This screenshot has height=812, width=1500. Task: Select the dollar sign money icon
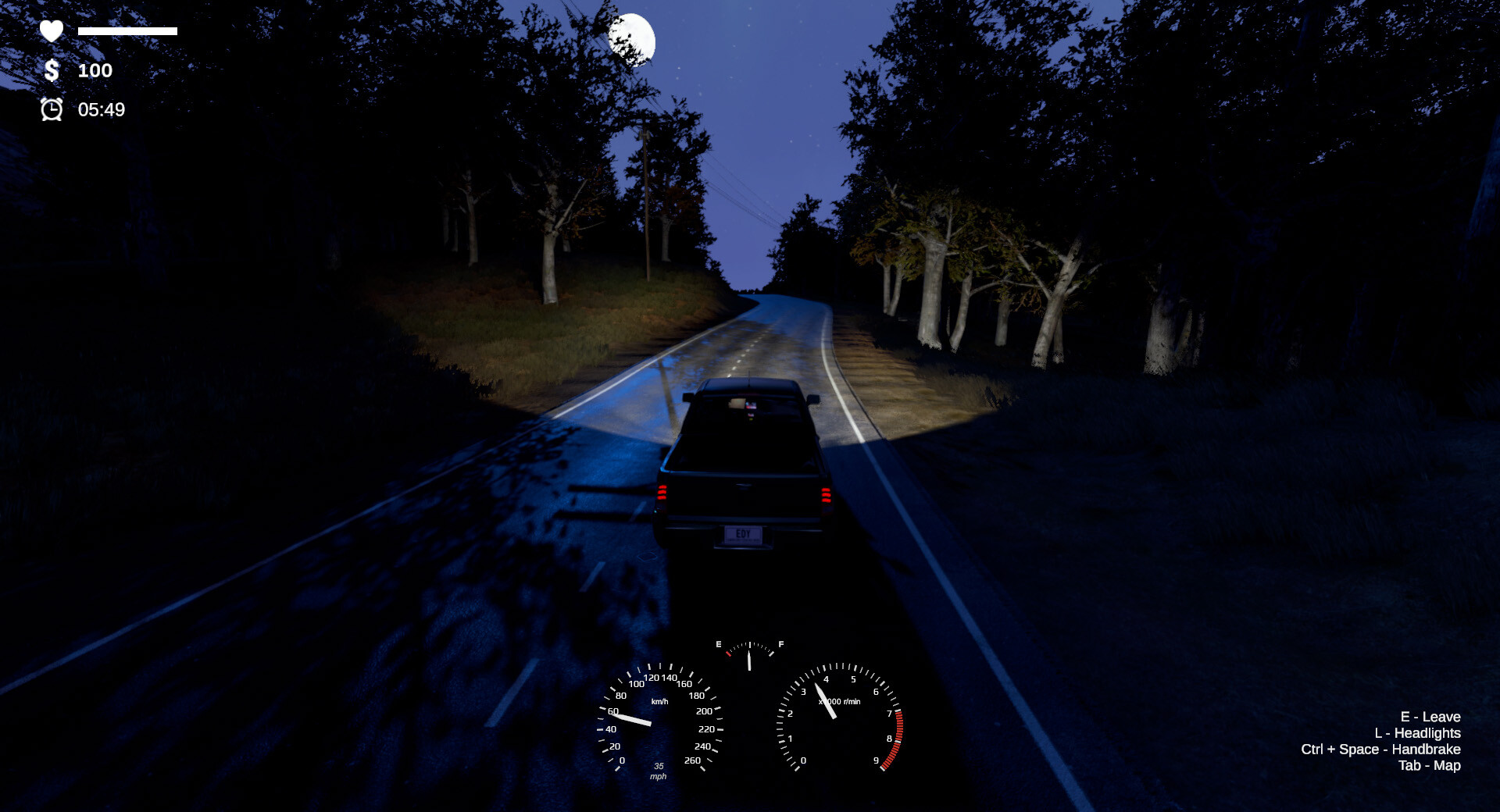click(50, 71)
